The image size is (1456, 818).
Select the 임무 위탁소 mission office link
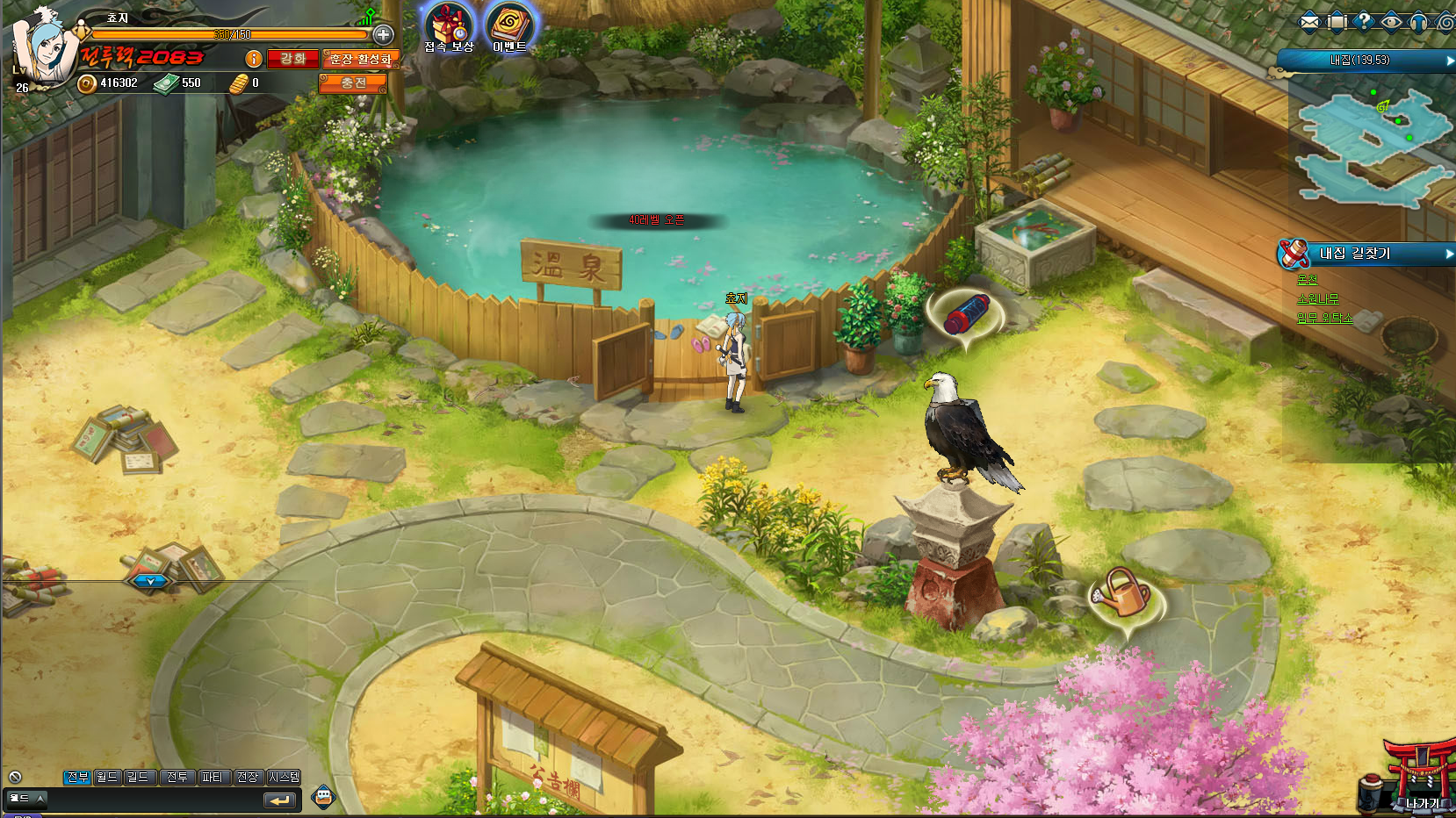pos(1325,318)
